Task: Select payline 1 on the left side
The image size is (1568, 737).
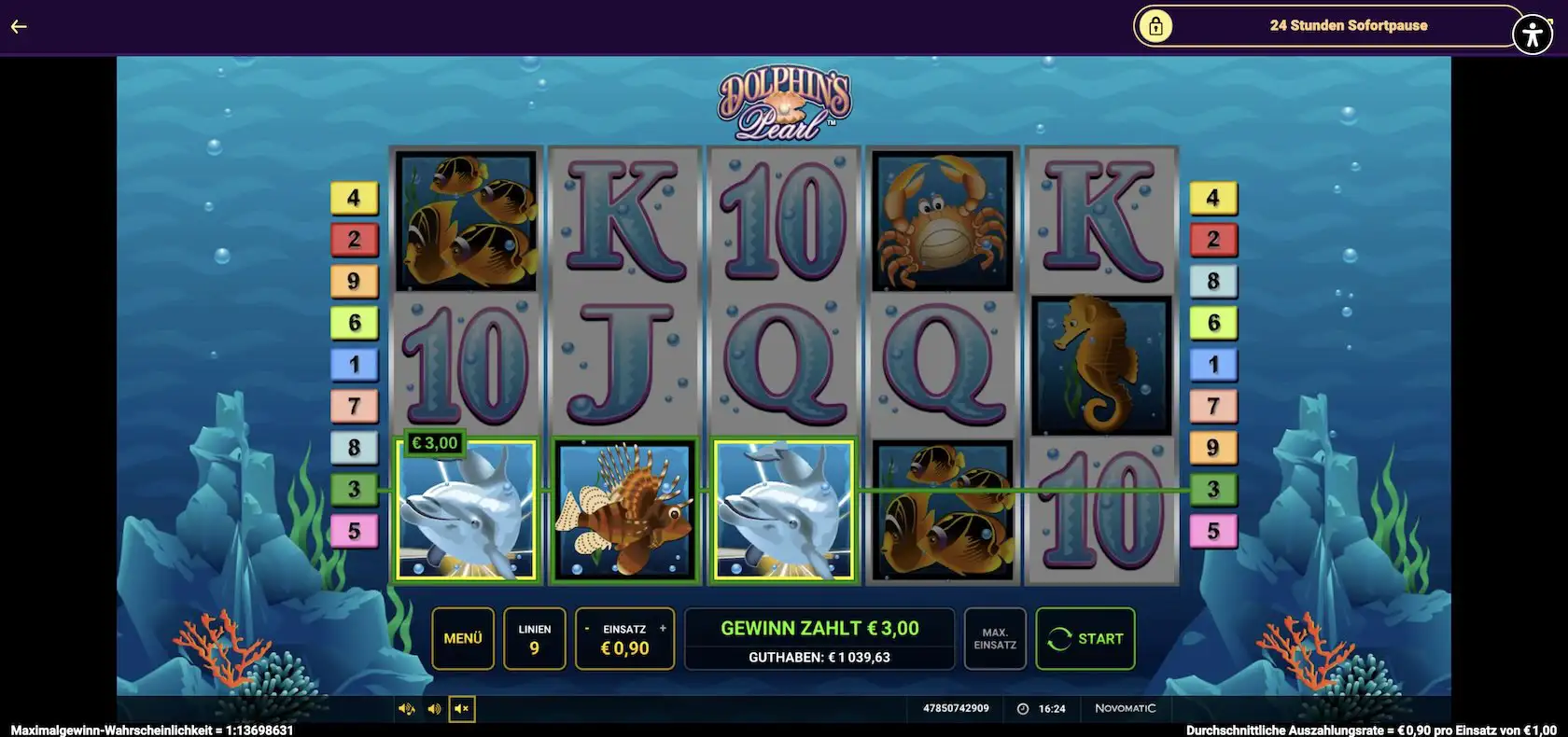Action: pos(355,364)
